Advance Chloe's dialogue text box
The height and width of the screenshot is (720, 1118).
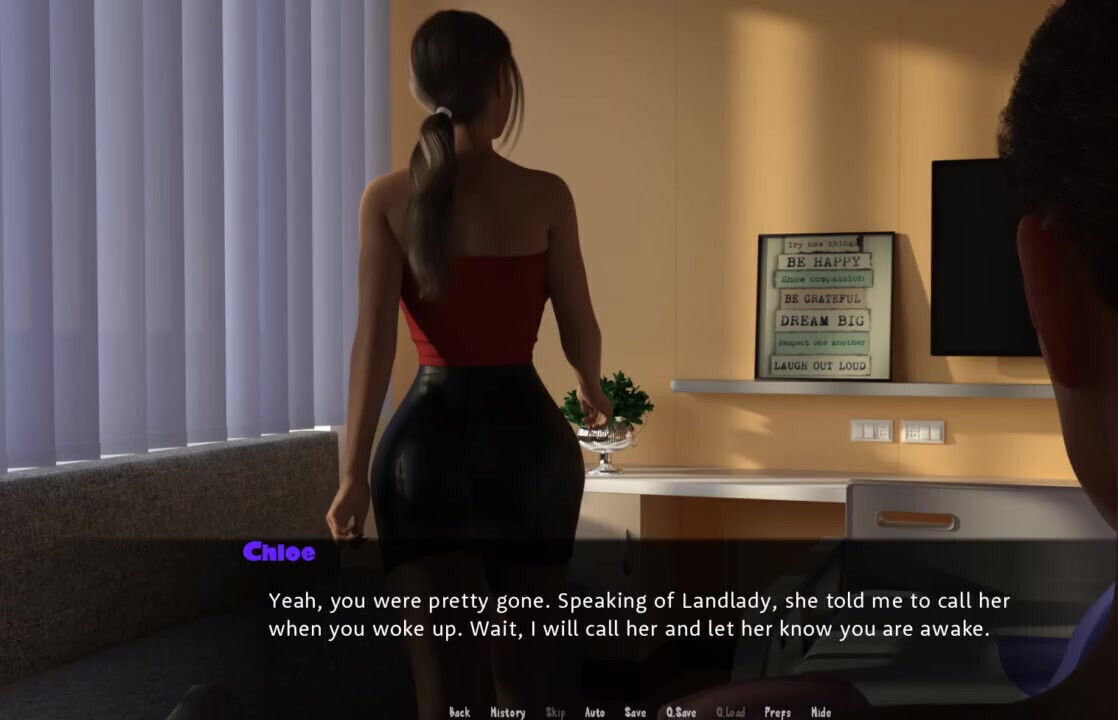pos(638,615)
